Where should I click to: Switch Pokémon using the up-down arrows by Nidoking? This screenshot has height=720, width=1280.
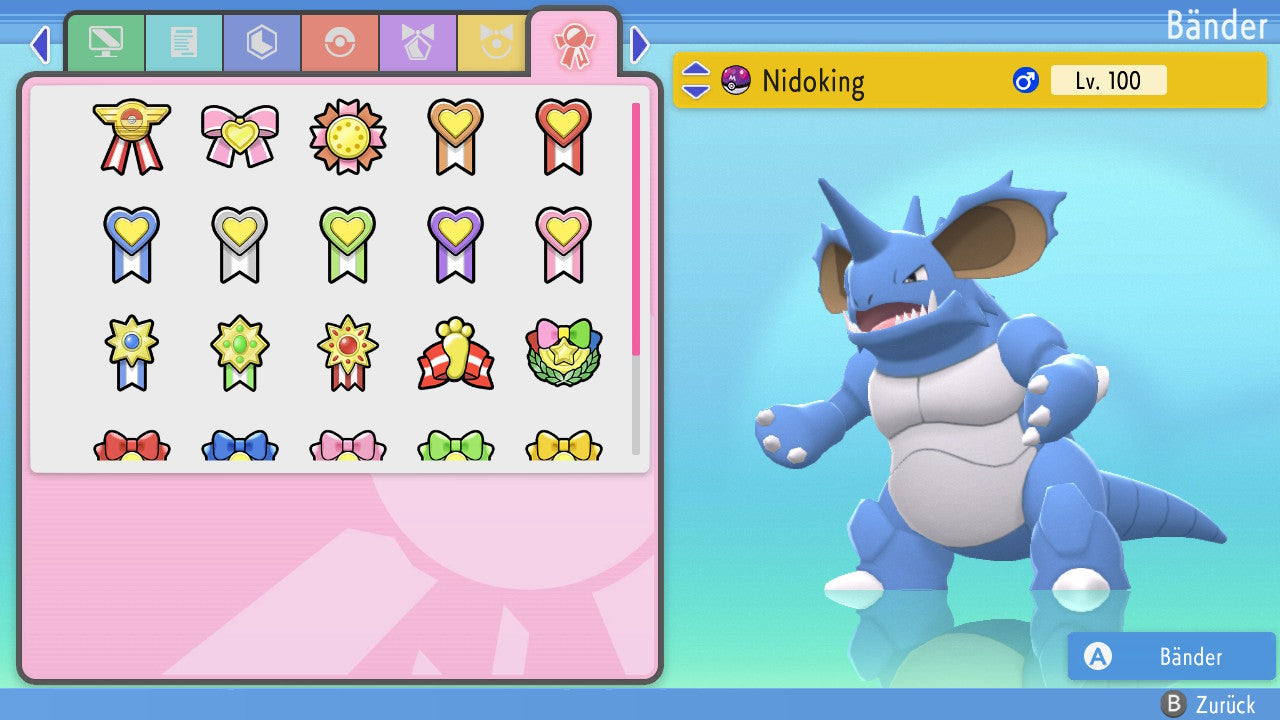[x=696, y=80]
